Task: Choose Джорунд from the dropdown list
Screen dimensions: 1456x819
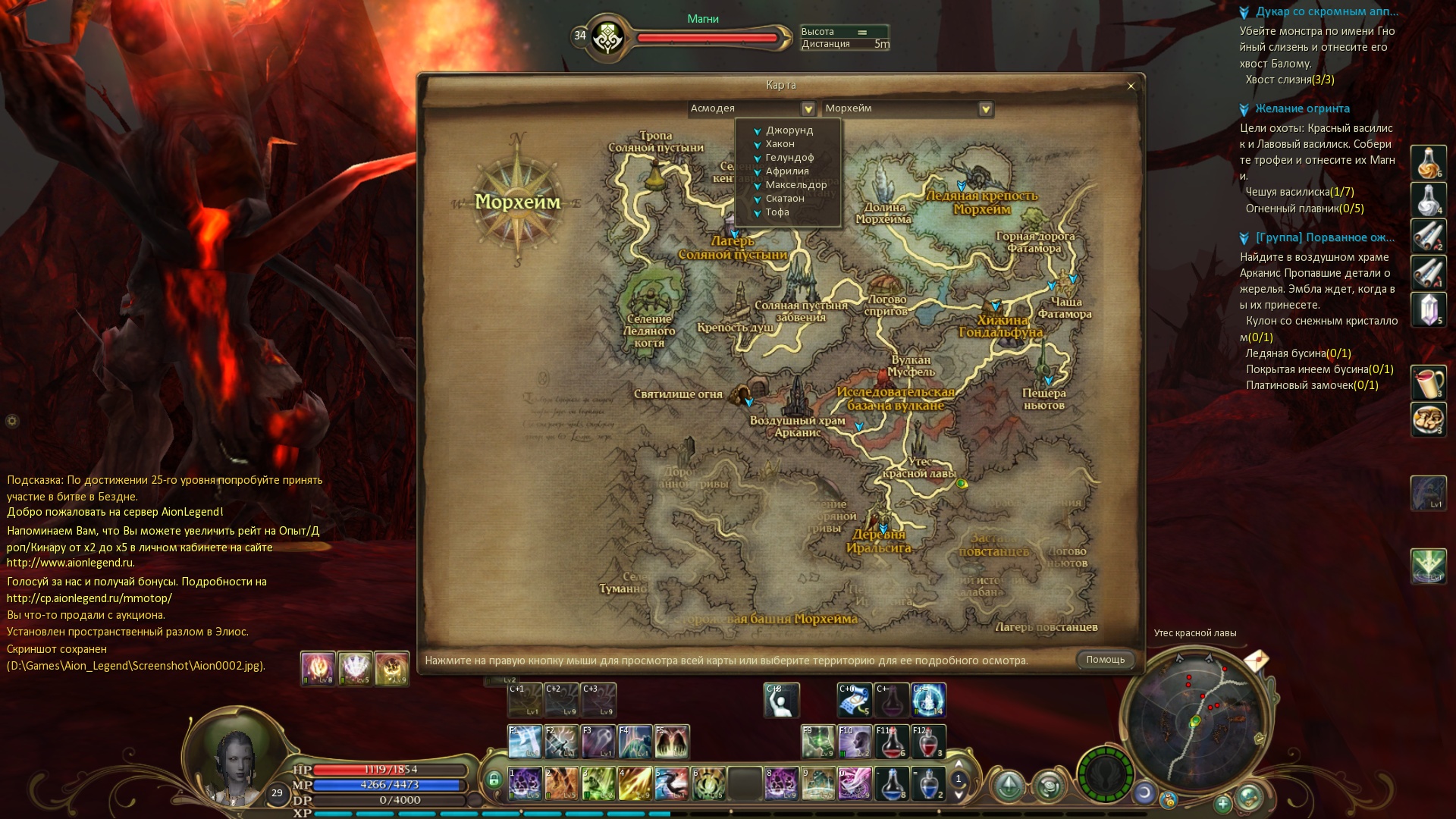Action: tap(789, 130)
